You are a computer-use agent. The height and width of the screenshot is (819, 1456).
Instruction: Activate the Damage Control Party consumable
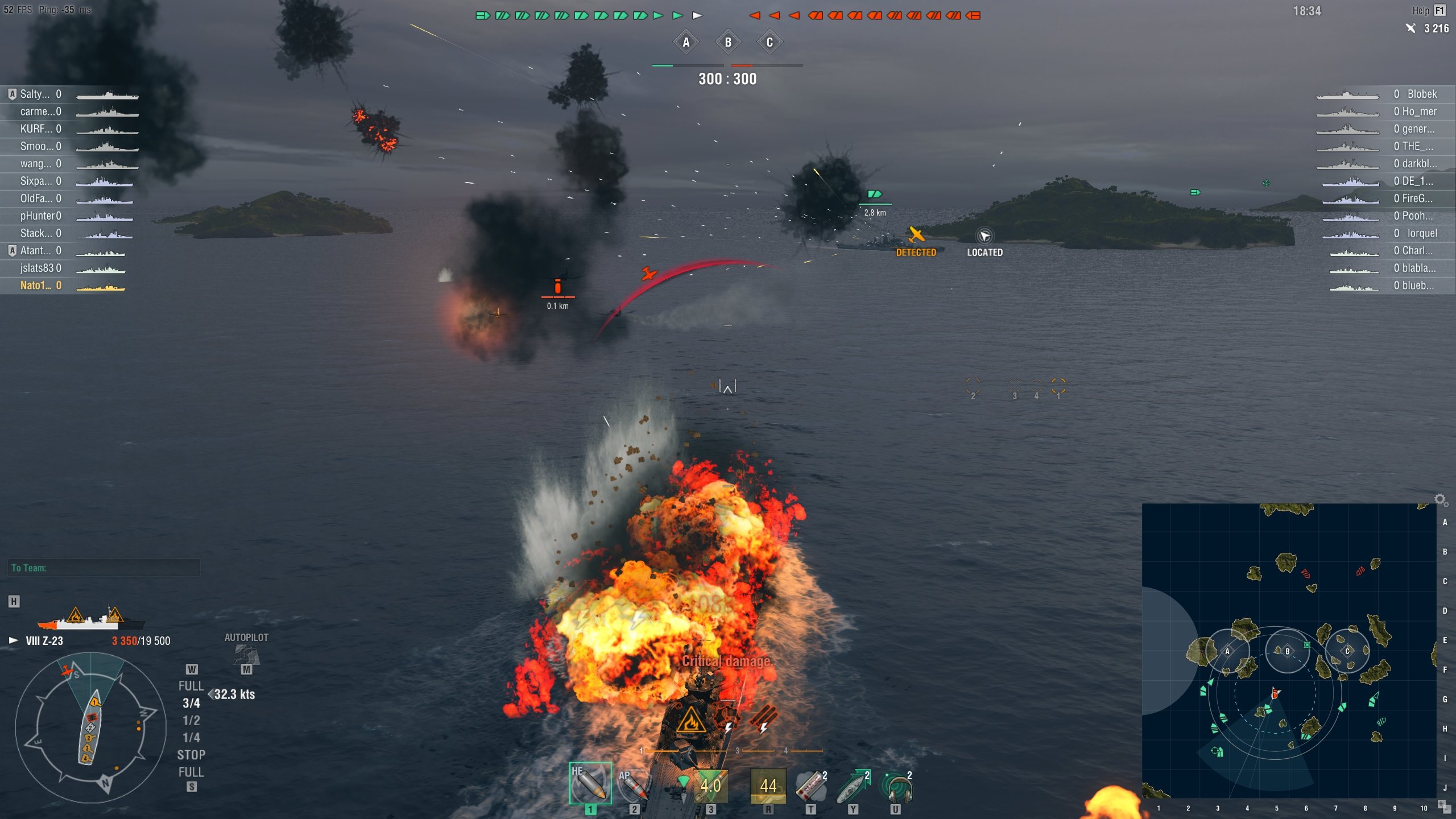[768, 785]
